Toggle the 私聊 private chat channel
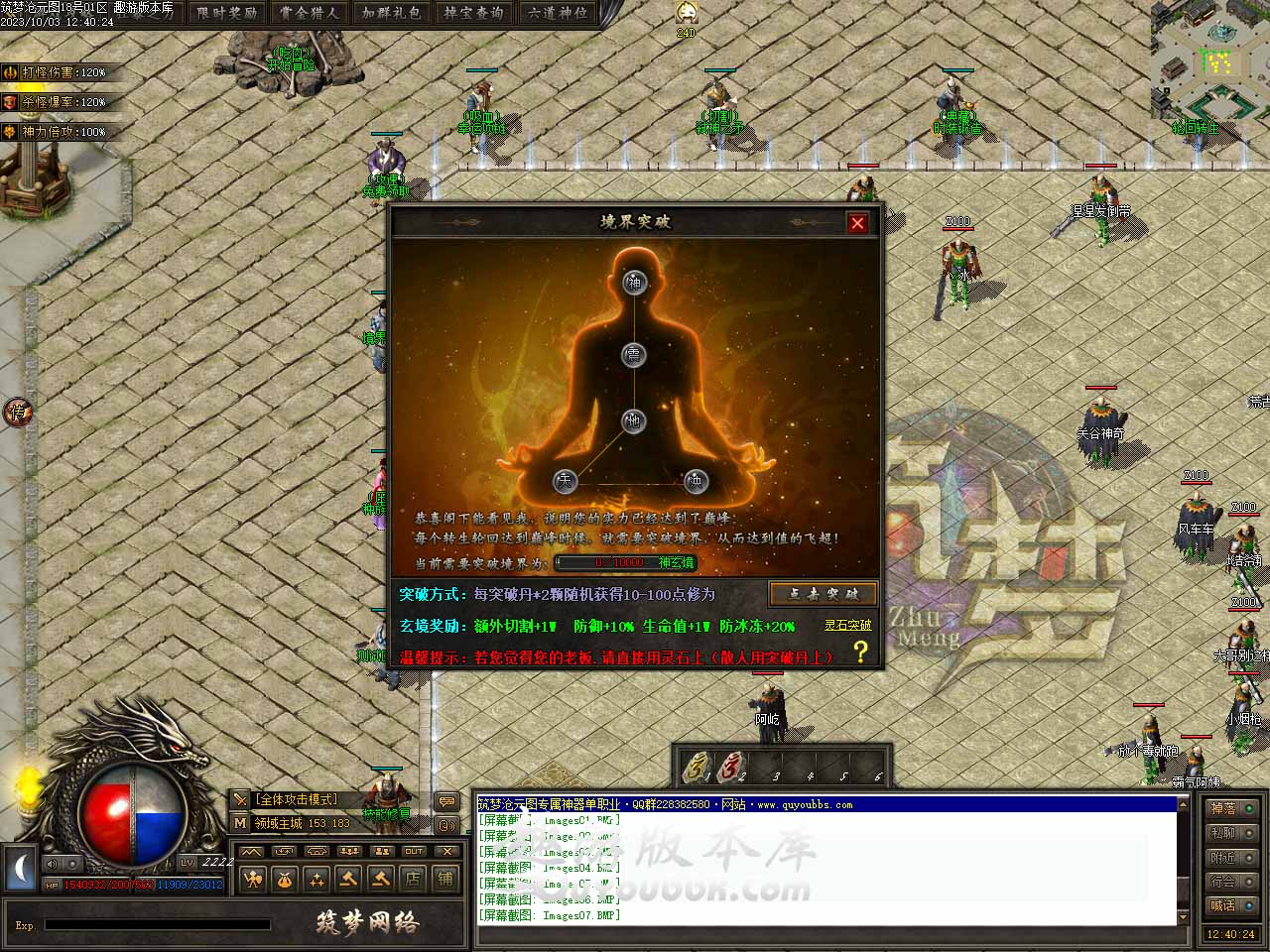The height and width of the screenshot is (952, 1270). coord(1231,833)
